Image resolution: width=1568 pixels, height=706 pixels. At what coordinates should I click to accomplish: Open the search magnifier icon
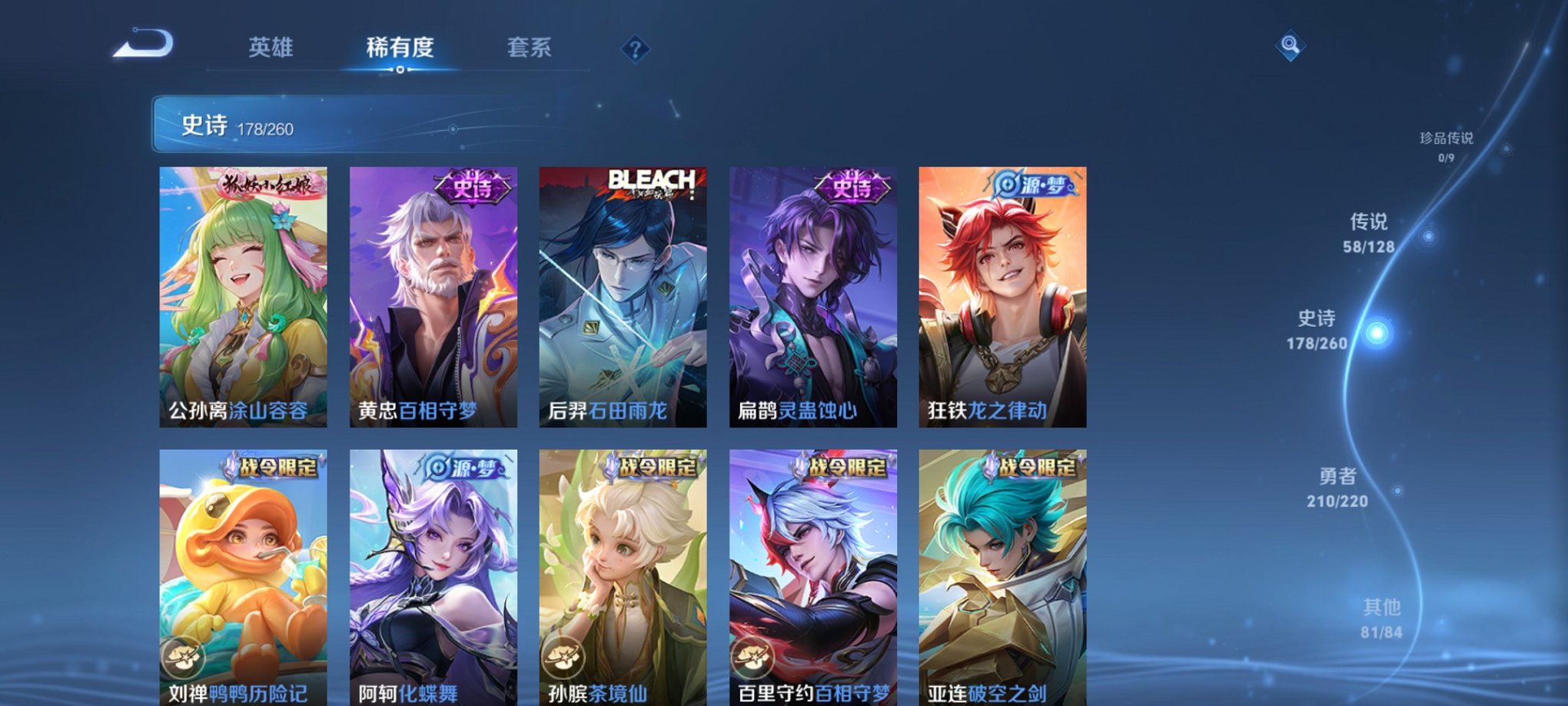(1291, 46)
